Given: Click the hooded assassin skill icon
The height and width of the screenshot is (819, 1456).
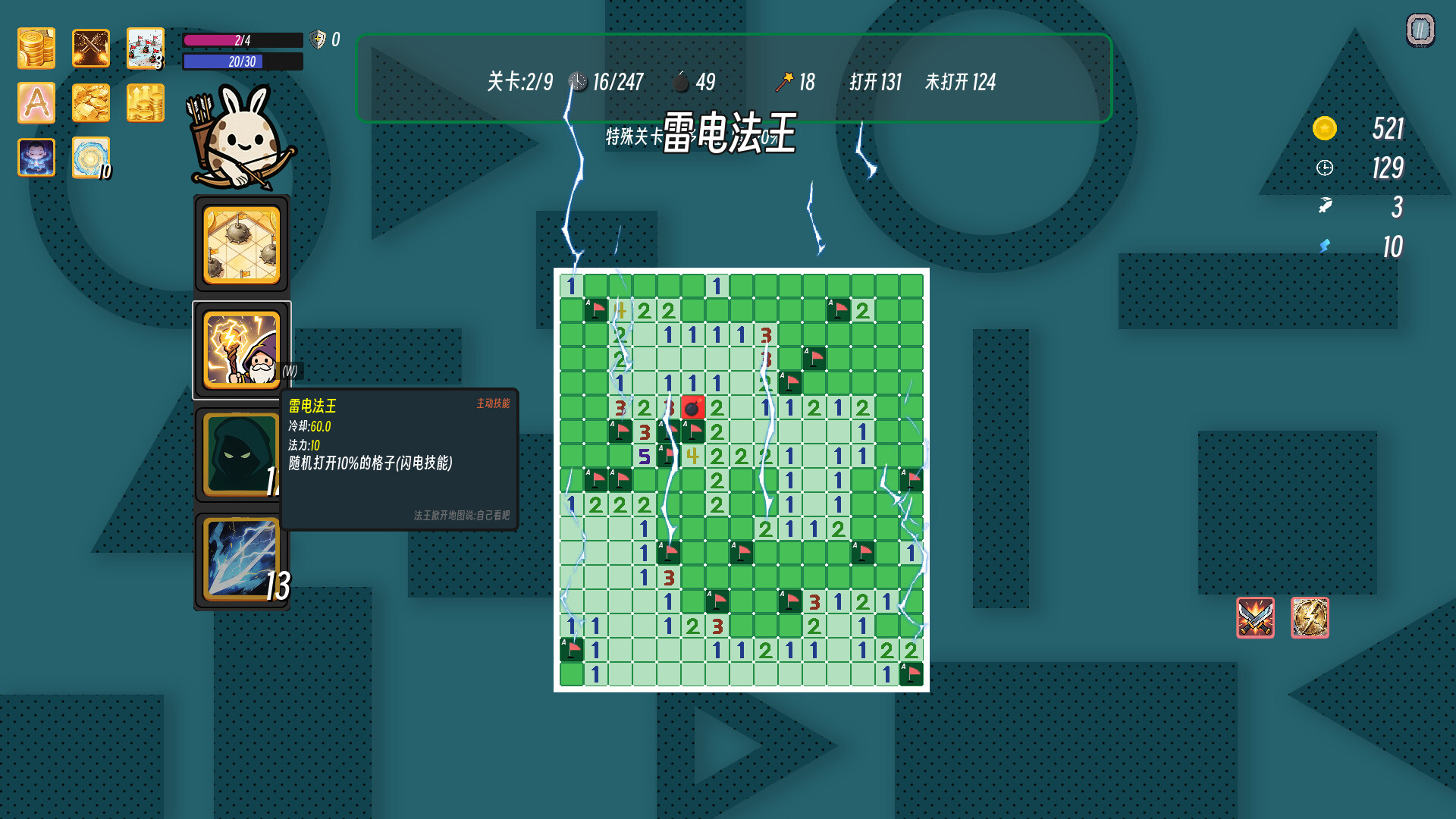Looking at the screenshot, I should click(240, 453).
